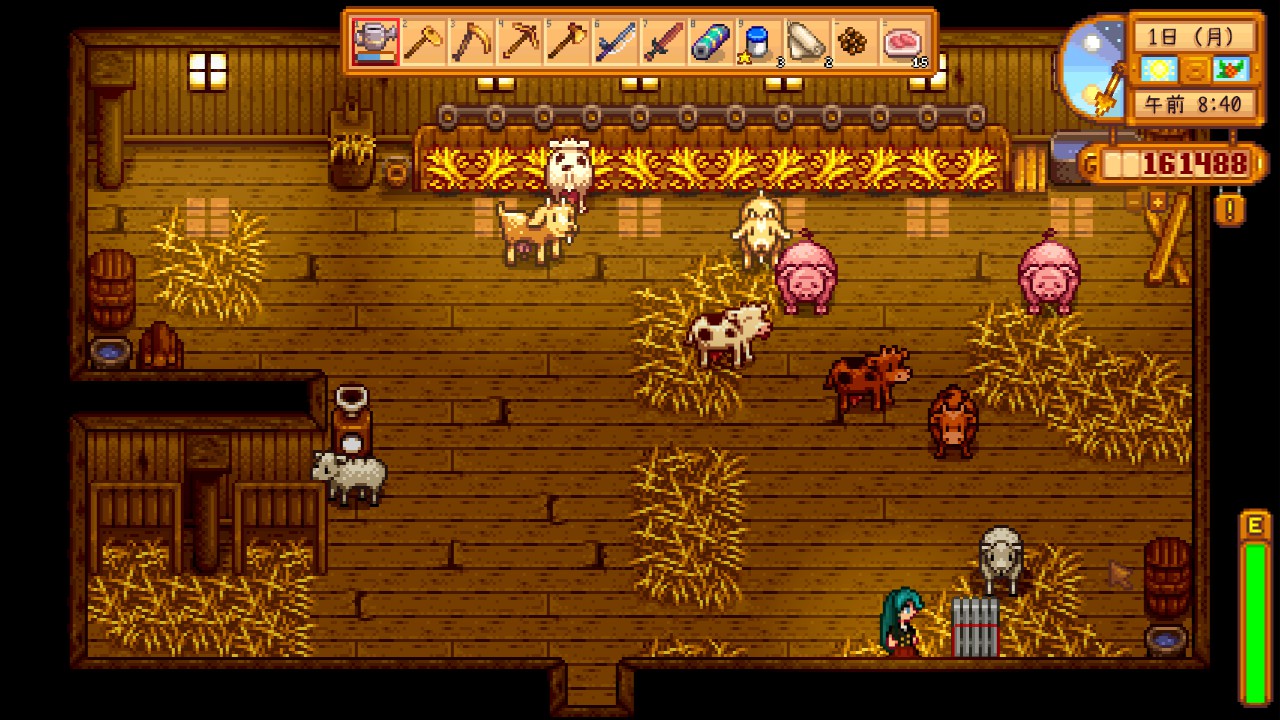Screen dimensions: 1280x720
Task: Select the pink meat stack of 15
Action: [x=904, y=42]
